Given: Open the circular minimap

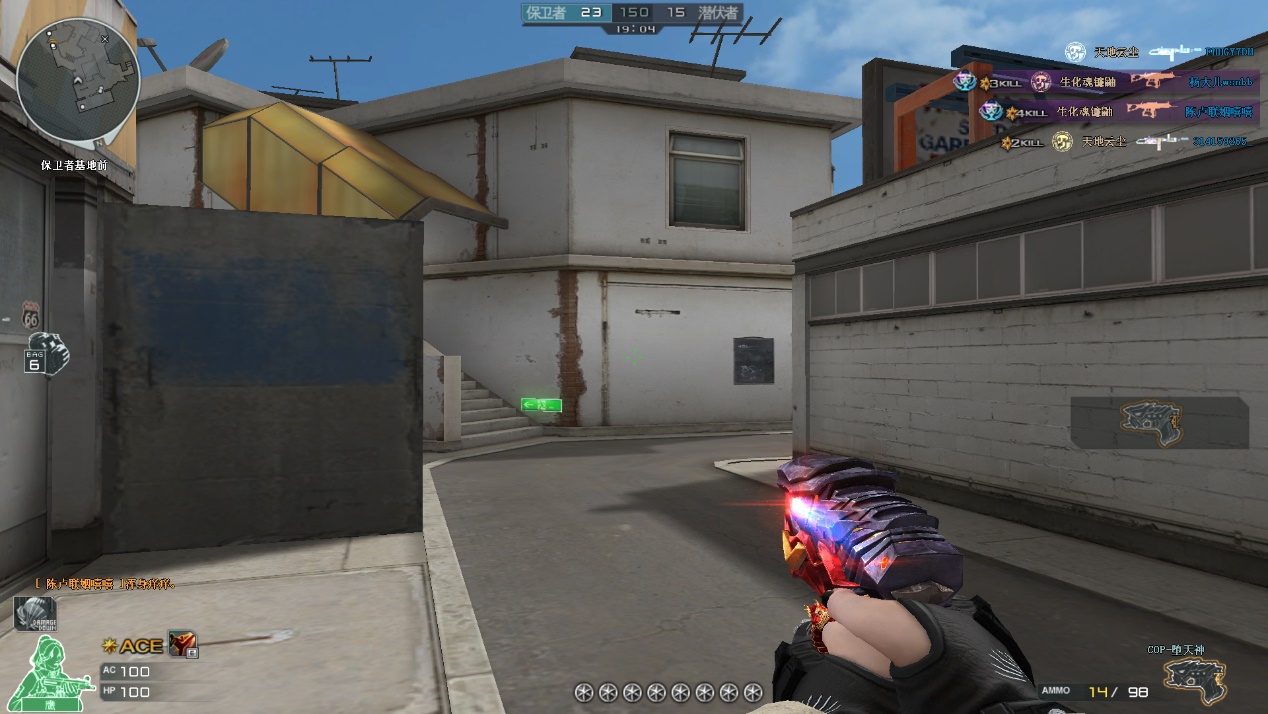Looking at the screenshot, I should 77,80.
